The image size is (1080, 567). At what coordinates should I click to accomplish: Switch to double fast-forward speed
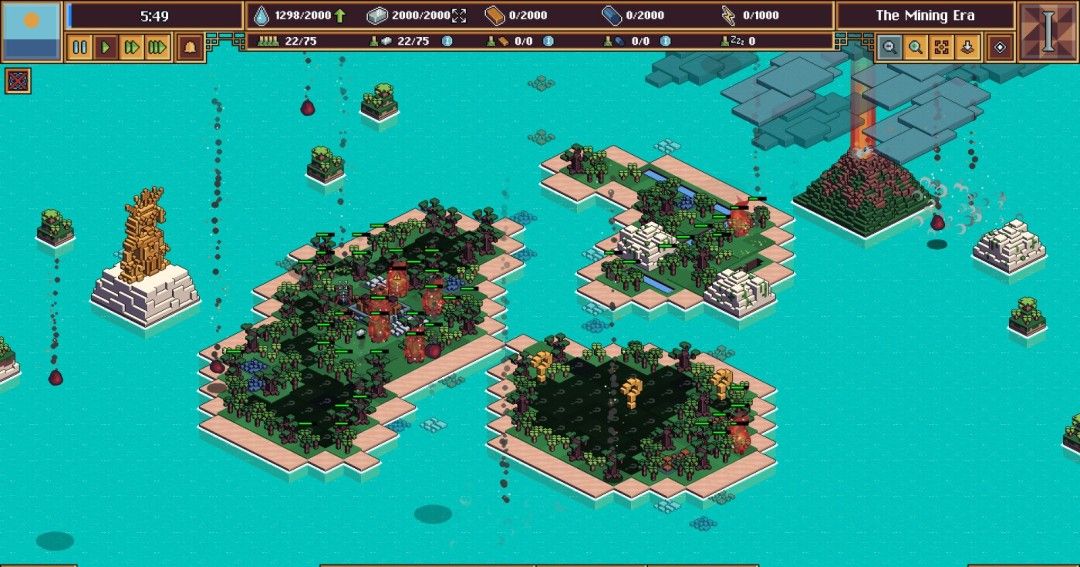pos(132,47)
